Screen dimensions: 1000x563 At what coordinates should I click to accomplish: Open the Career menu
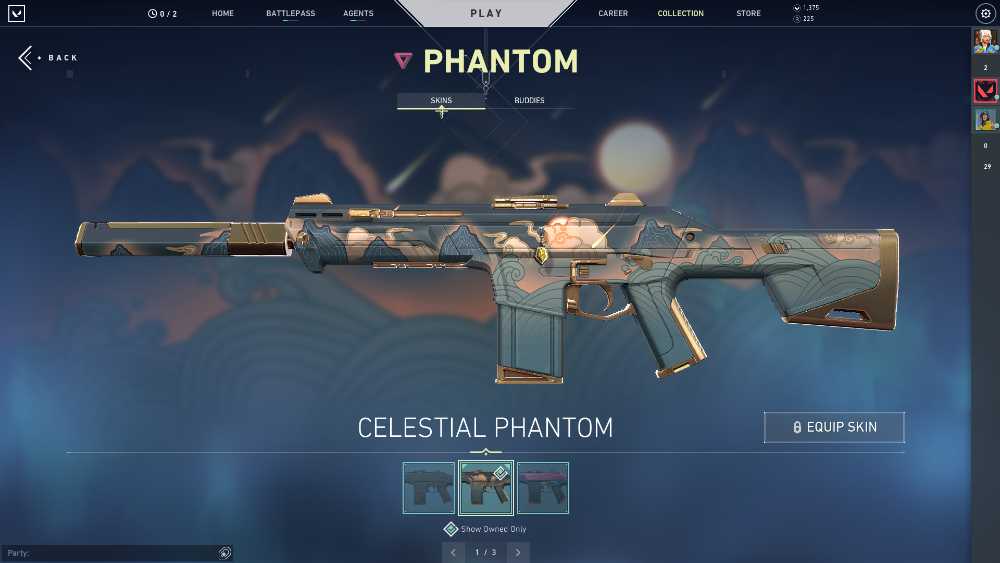pos(613,14)
